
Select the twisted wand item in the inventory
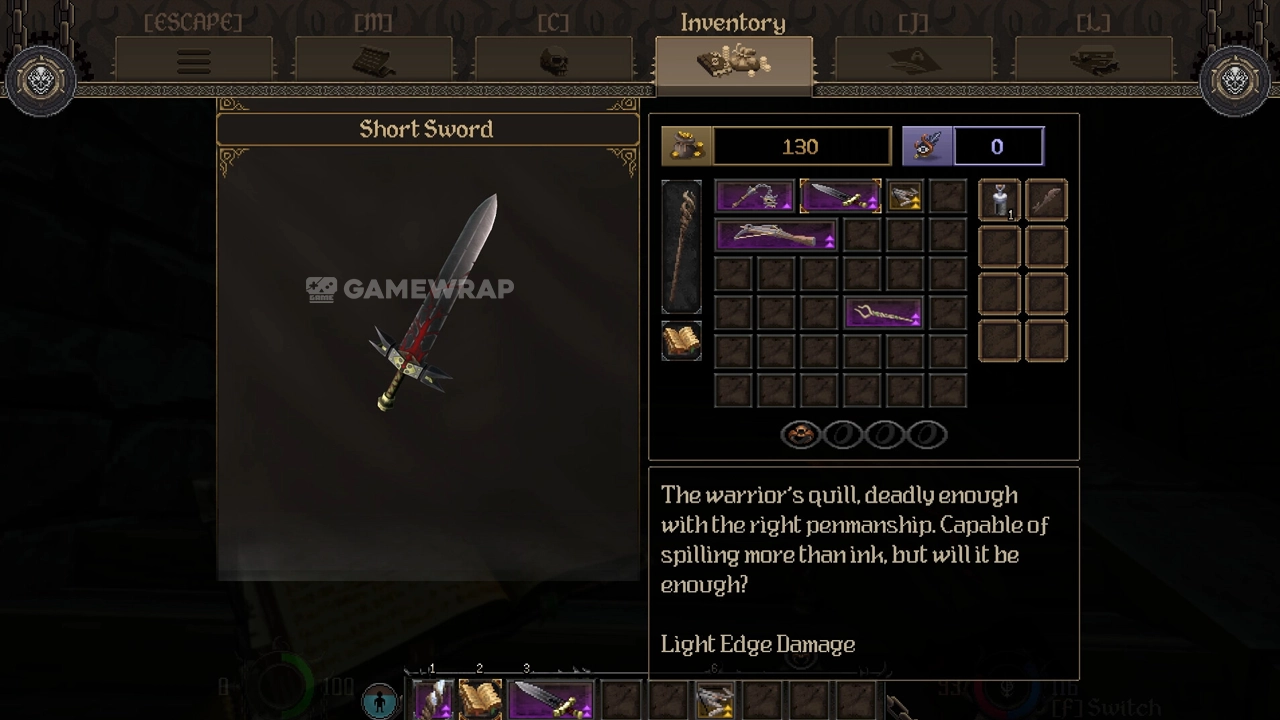pyautogui.click(x=883, y=314)
